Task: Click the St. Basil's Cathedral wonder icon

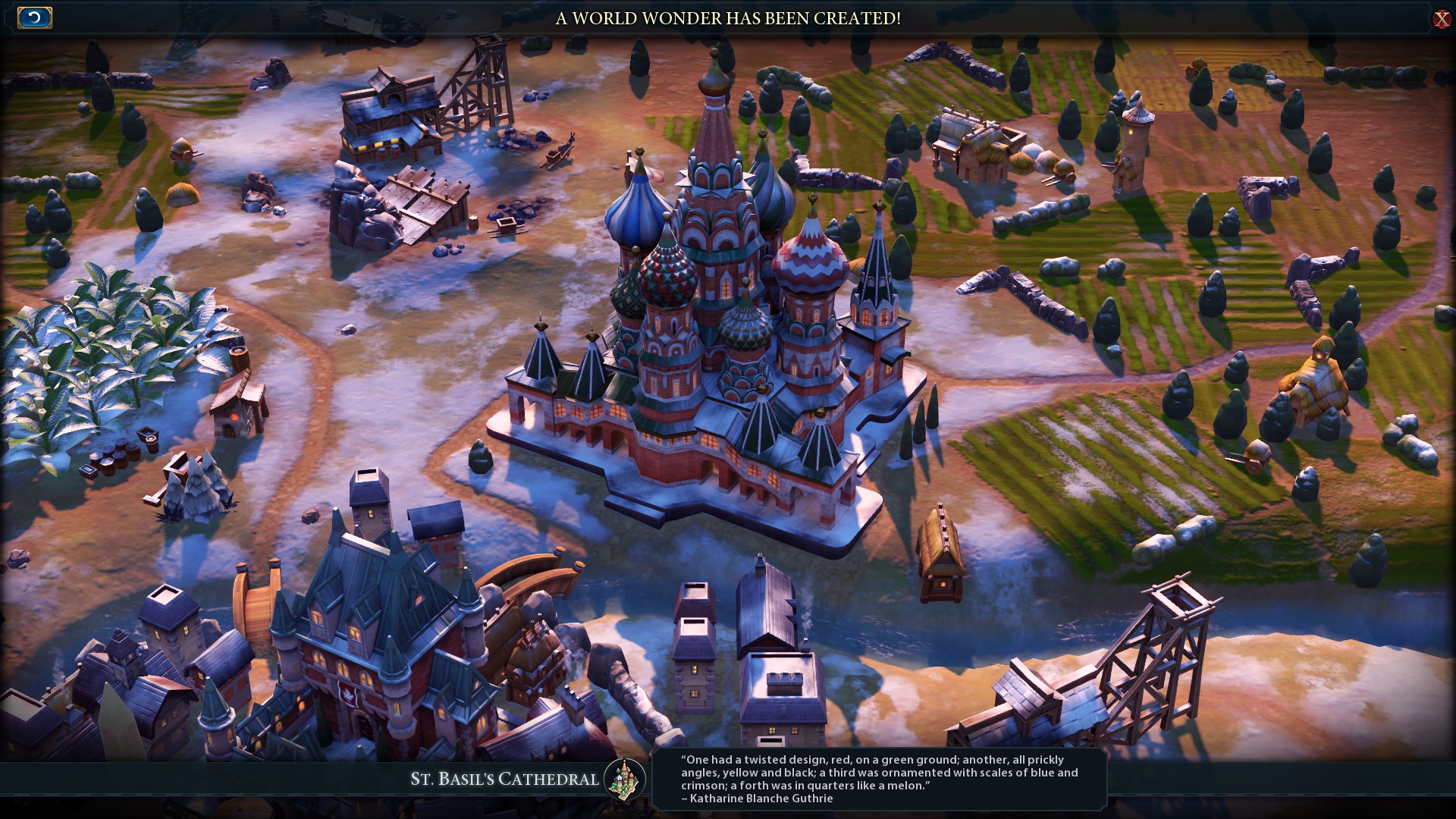Action: coord(625,779)
